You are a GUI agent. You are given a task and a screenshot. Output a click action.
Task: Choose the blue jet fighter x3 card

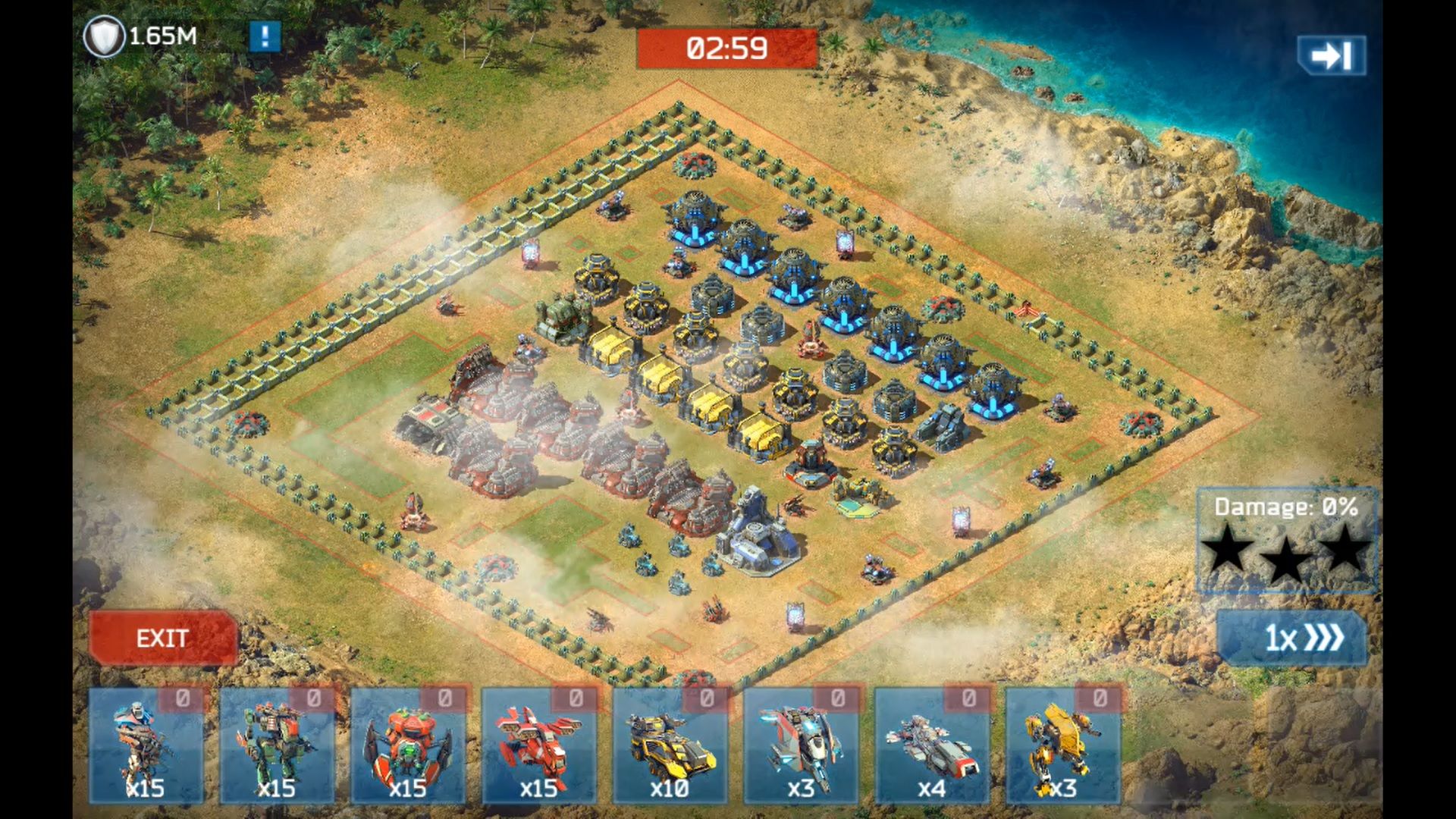801,746
